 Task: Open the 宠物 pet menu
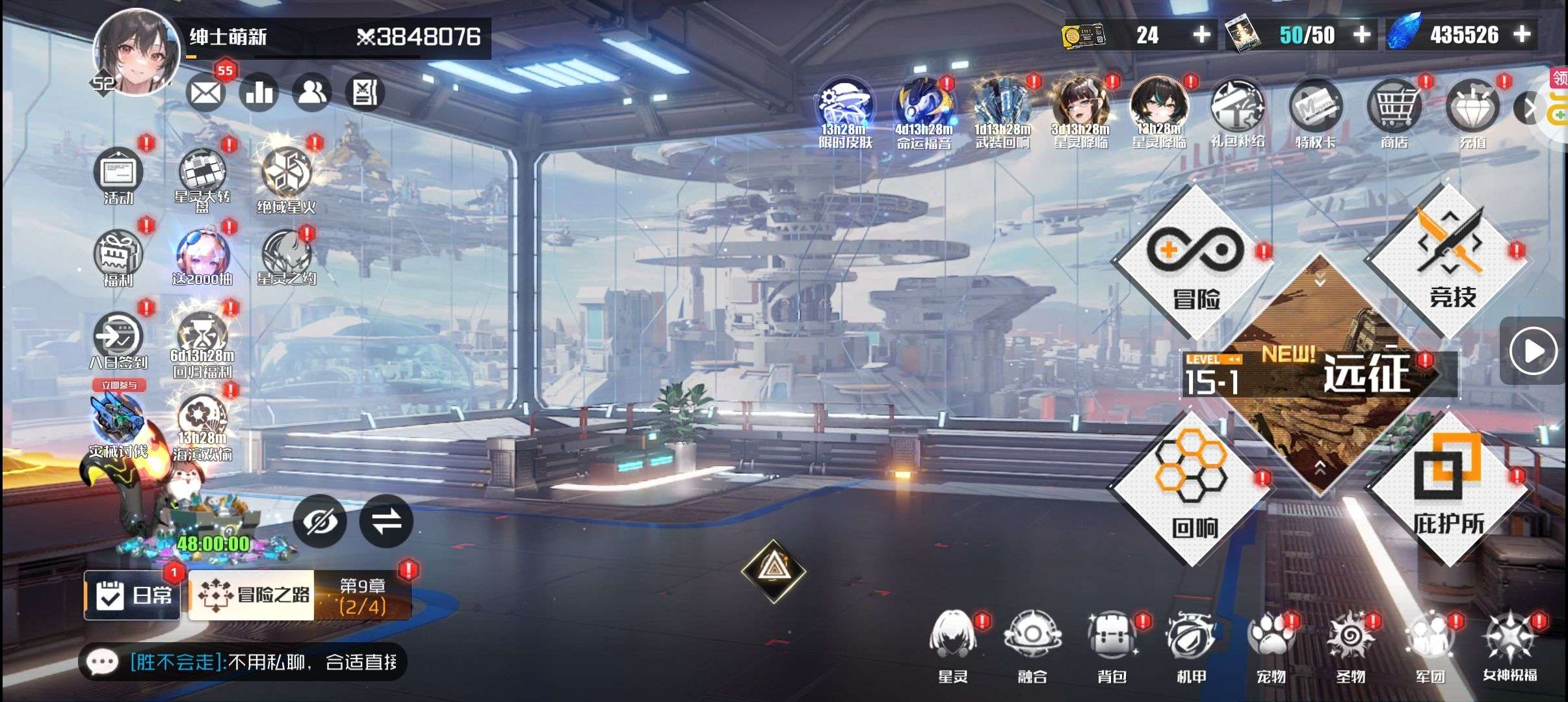(x=1271, y=645)
